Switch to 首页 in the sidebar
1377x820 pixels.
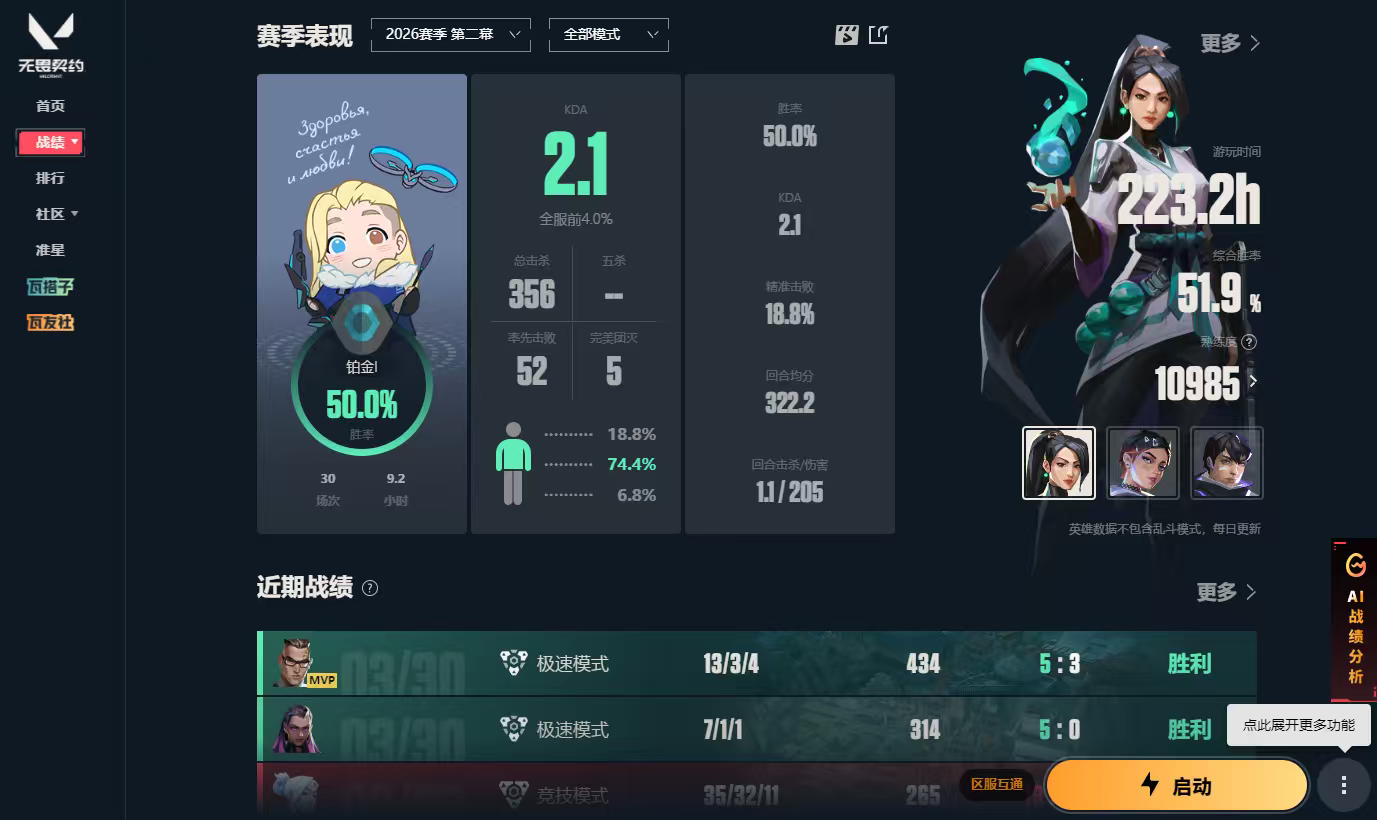point(50,105)
